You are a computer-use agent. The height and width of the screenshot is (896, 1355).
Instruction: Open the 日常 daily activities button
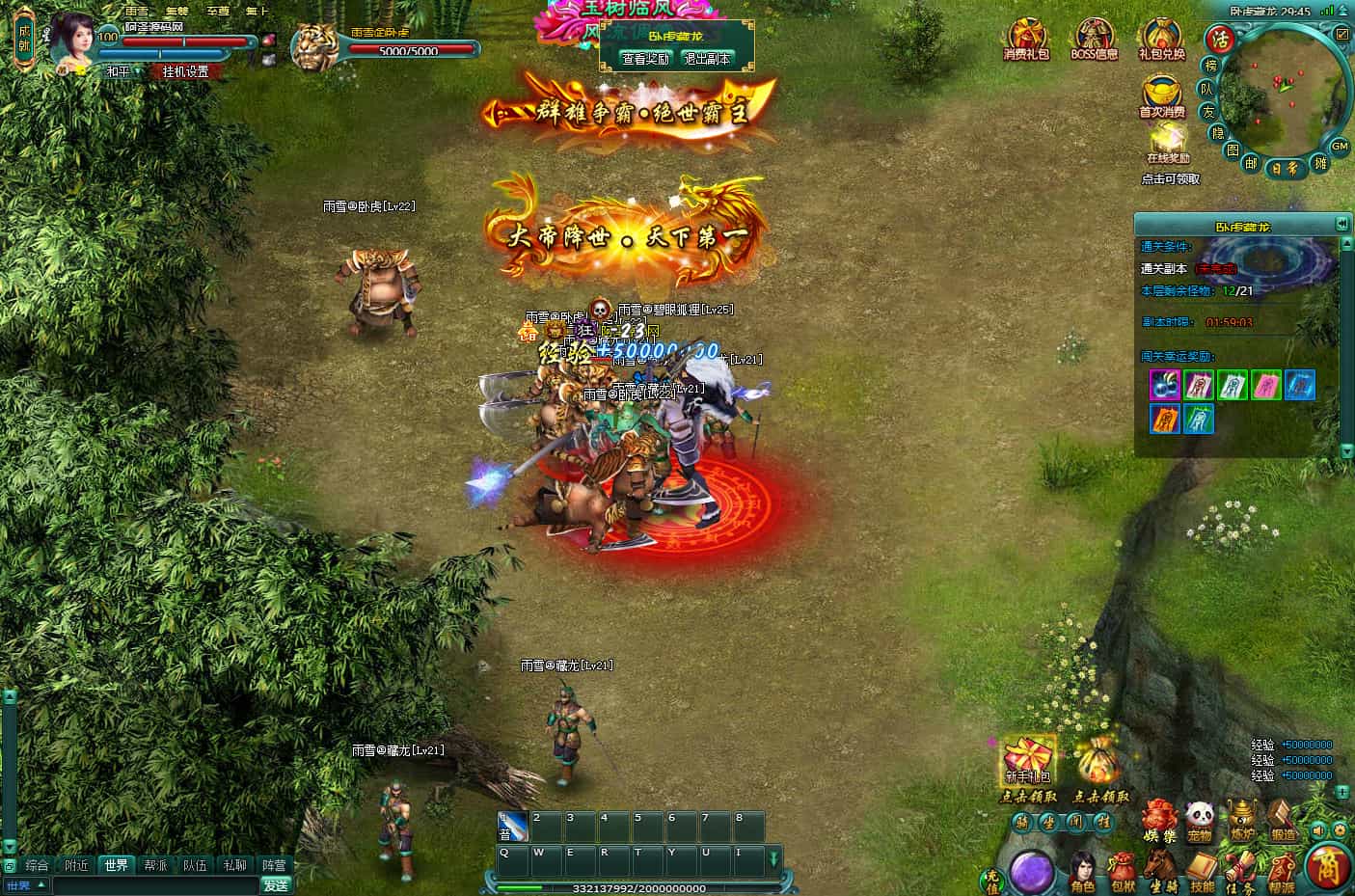pos(1285,168)
